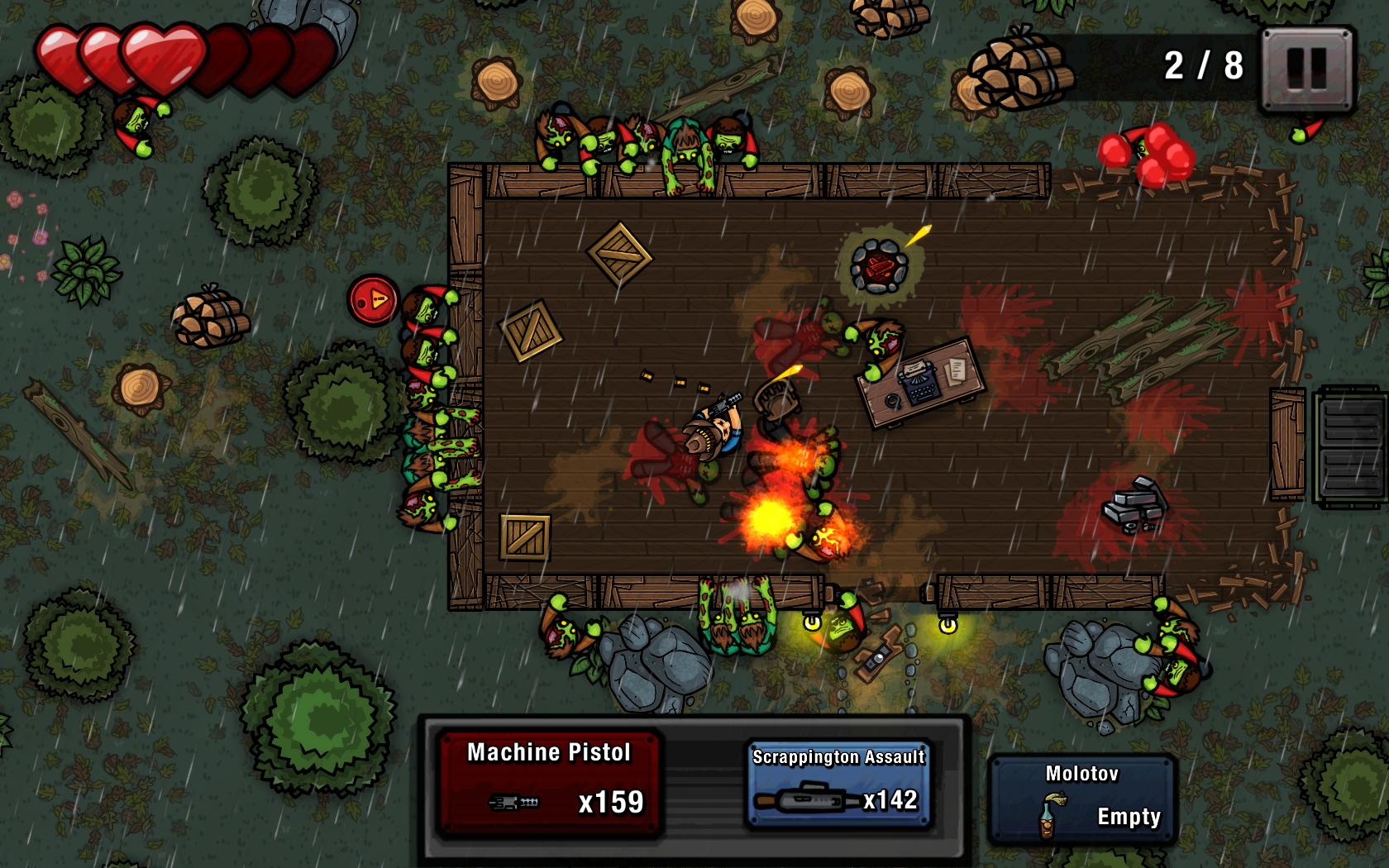This screenshot has width=1389, height=868.
Task: Click the pile of gray bricks in the cabin
Action: click(1134, 505)
